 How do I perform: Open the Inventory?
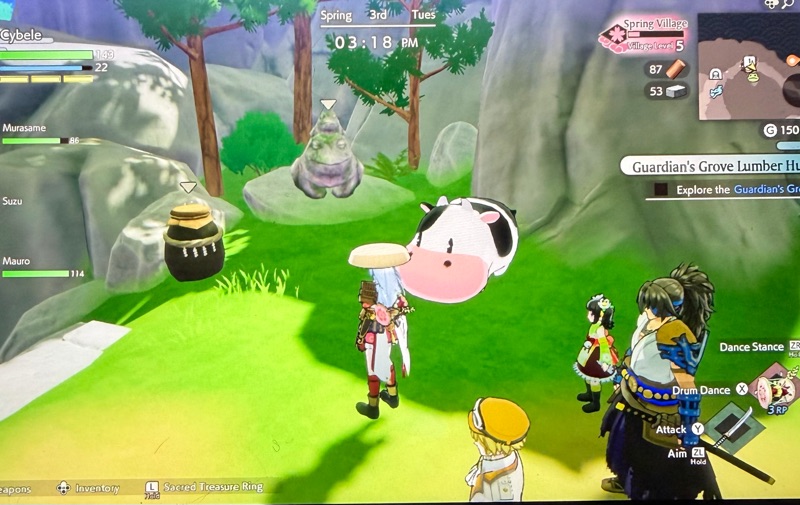92,488
